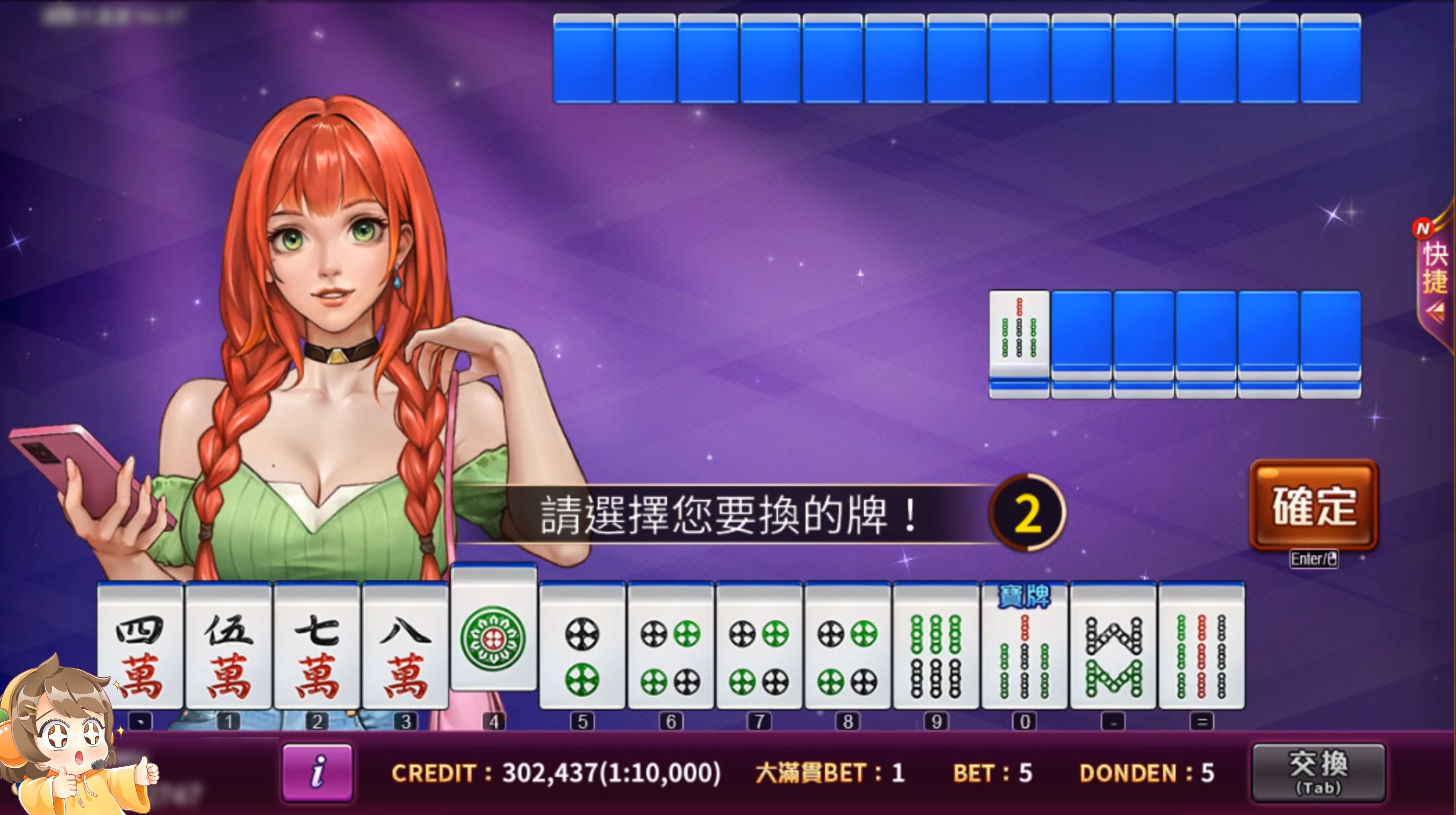Select the 八萬 tile
This screenshot has height=815, width=1456.
(x=405, y=647)
